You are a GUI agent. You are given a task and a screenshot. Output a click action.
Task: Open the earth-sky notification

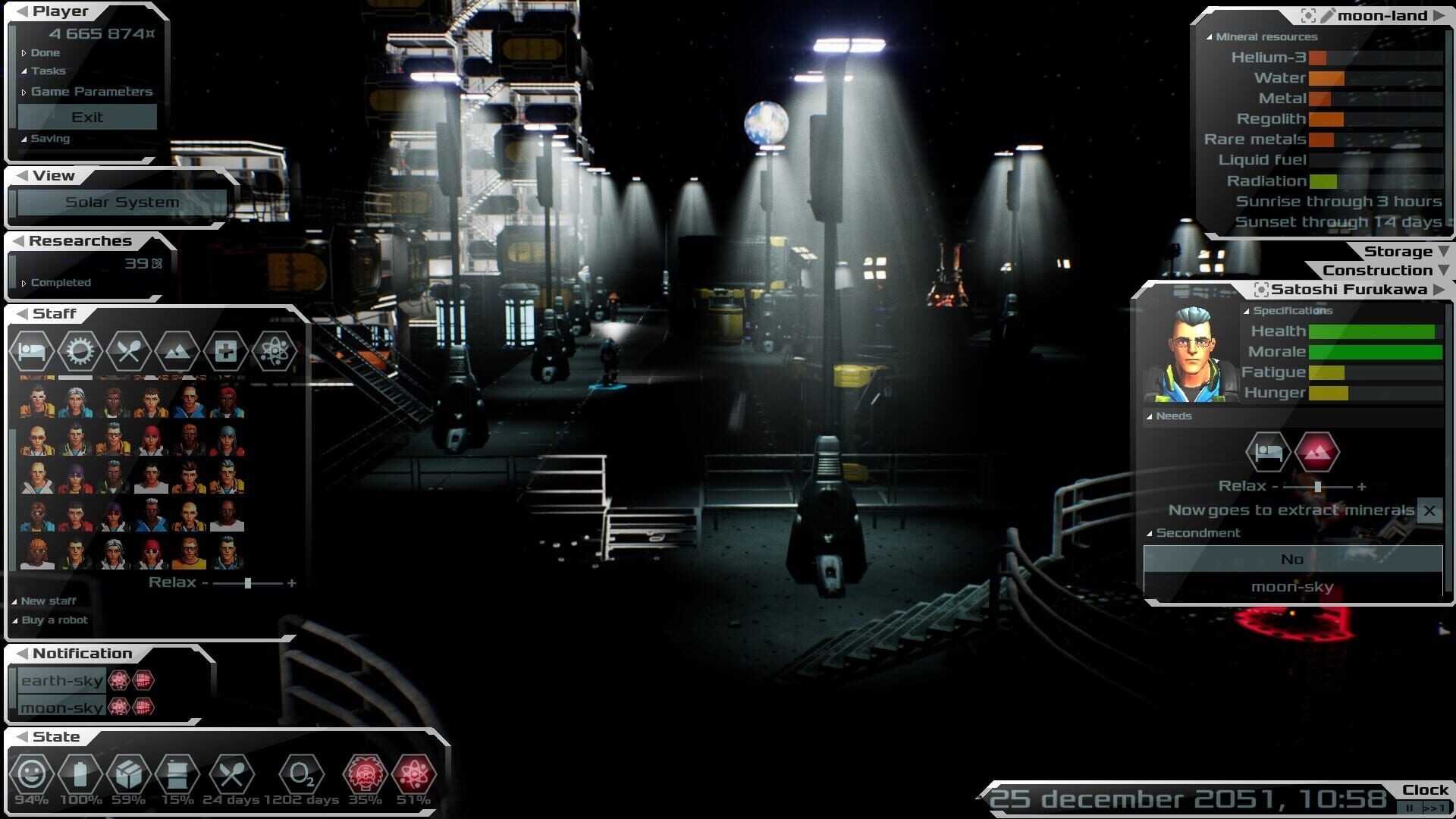(61, 681)
